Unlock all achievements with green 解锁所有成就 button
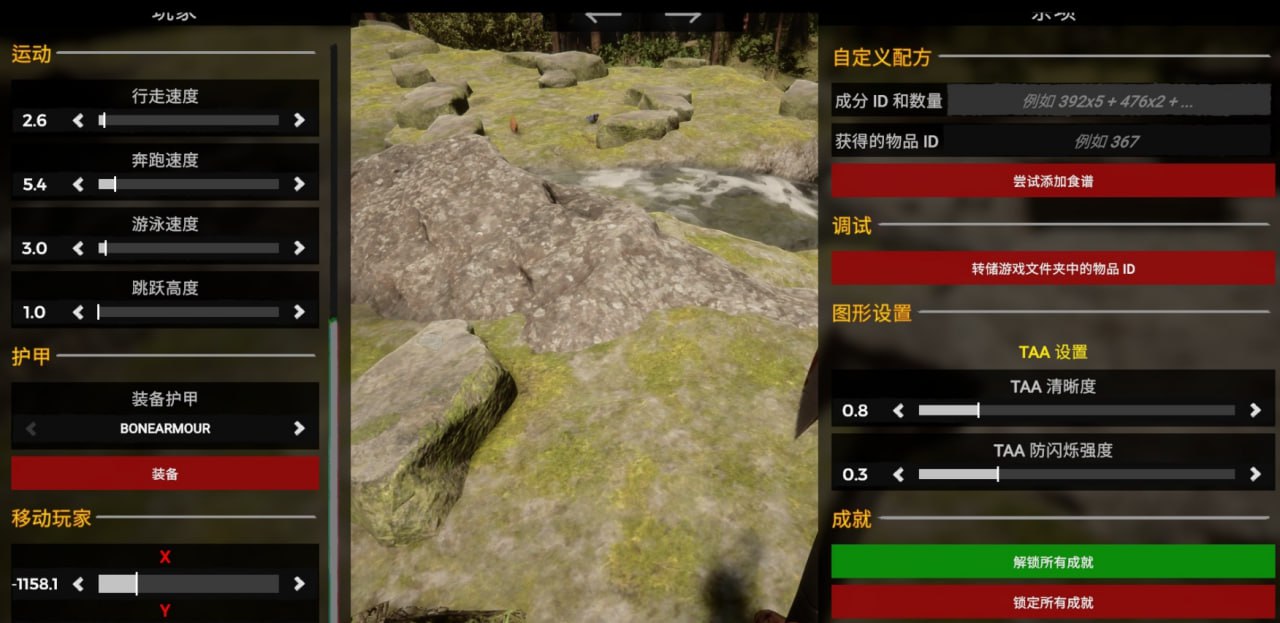Viewport: 1280px width, 623px height. point(1053,562)
